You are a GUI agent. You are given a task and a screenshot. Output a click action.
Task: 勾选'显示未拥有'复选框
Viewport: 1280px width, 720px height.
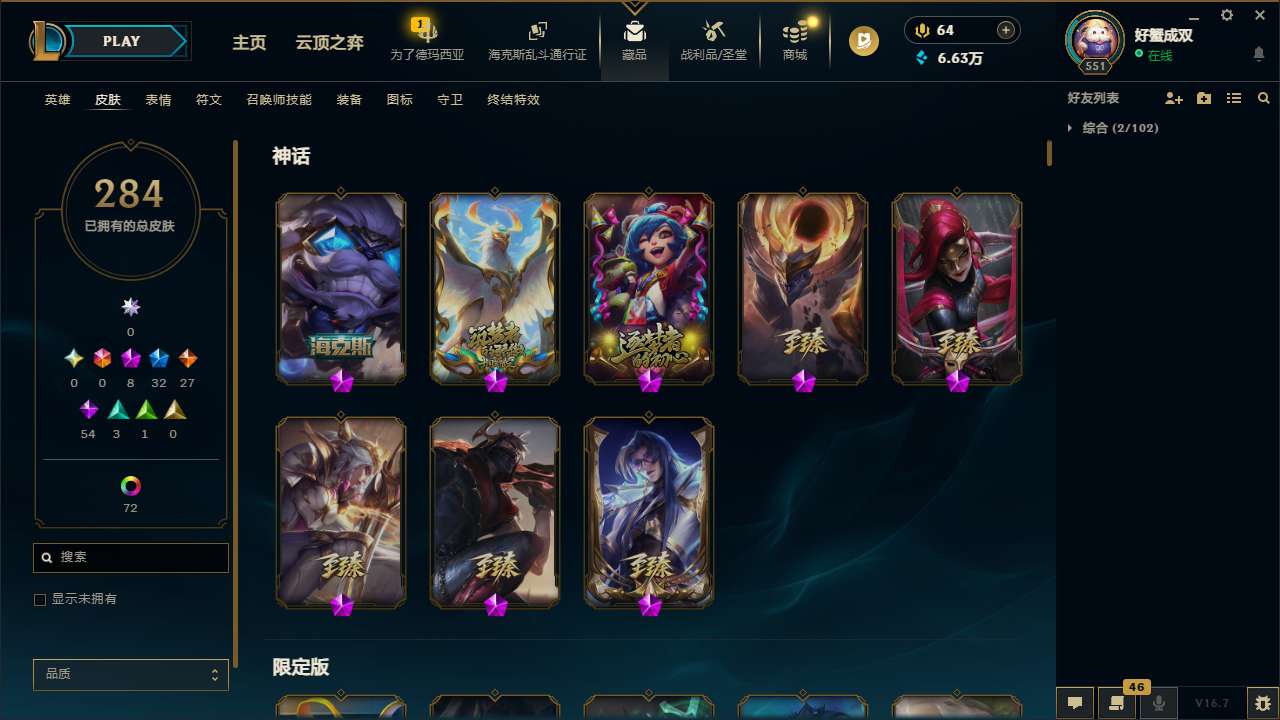[40, 599]
